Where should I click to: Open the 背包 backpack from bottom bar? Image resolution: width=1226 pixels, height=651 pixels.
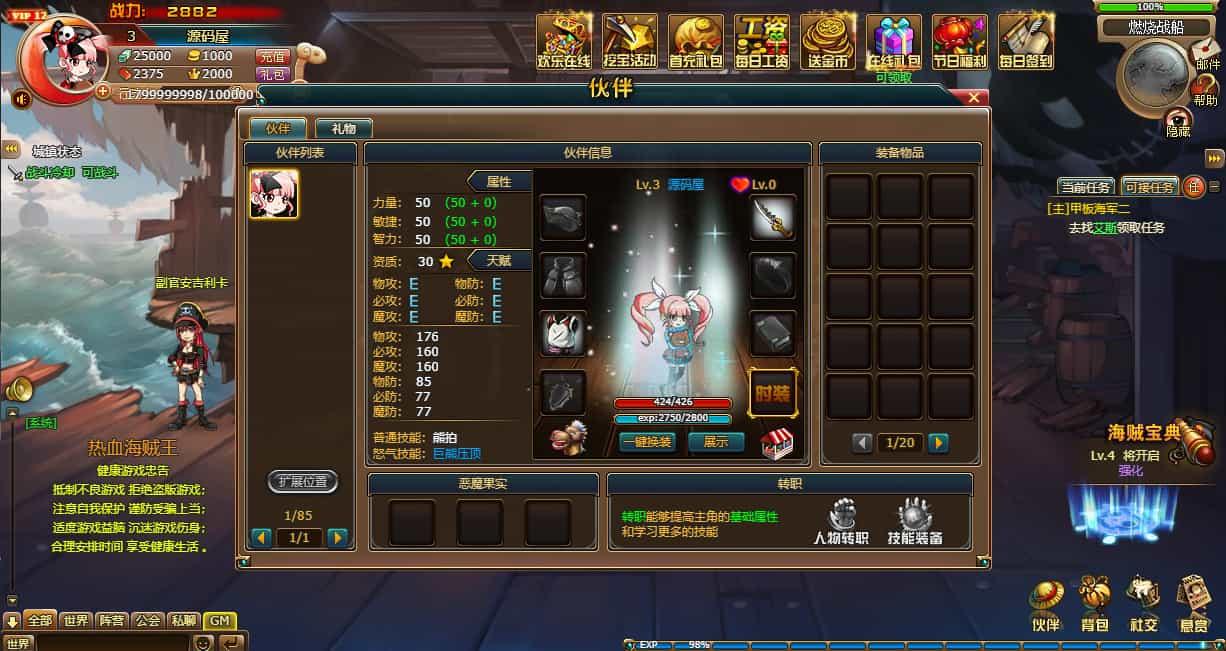tap(1095, 604)
